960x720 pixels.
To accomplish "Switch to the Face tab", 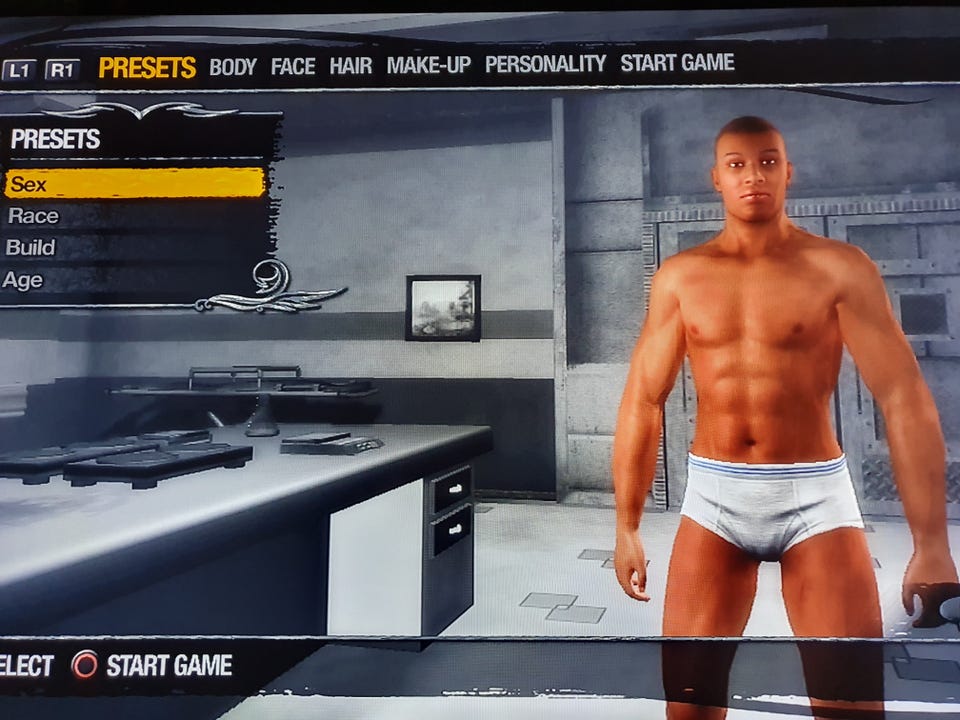I will click(293, 67).
